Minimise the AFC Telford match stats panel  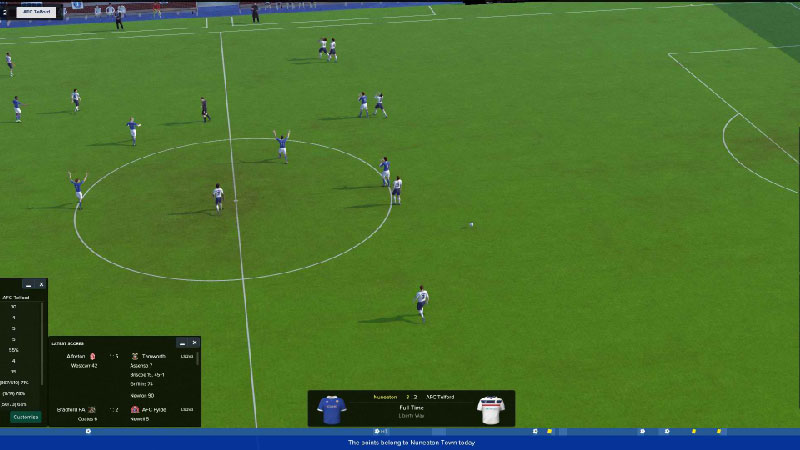[28, 285]
